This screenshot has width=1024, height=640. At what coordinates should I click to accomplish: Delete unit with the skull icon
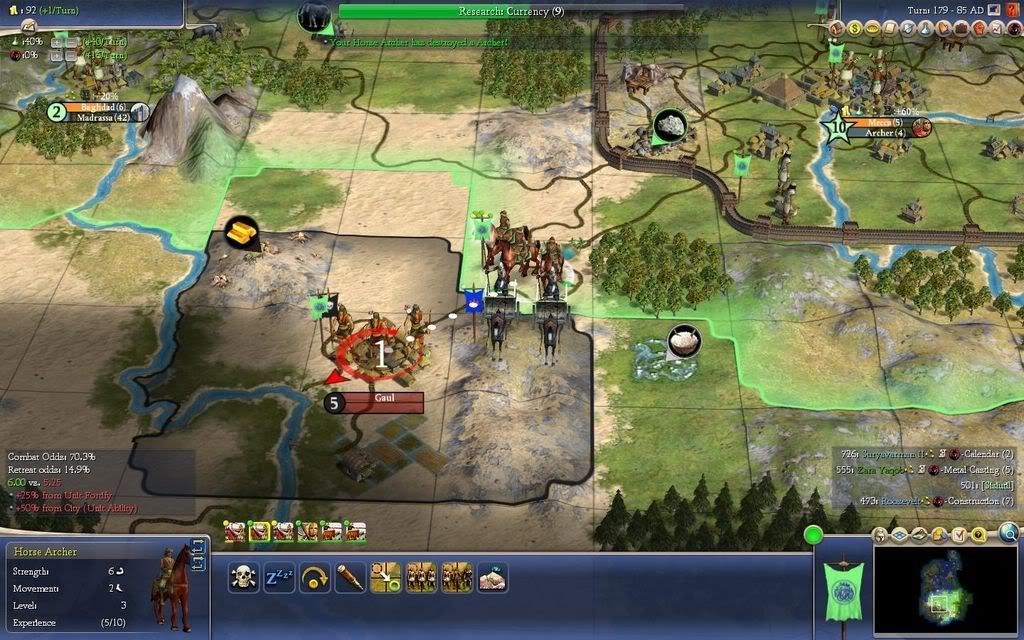coord(243,577)
